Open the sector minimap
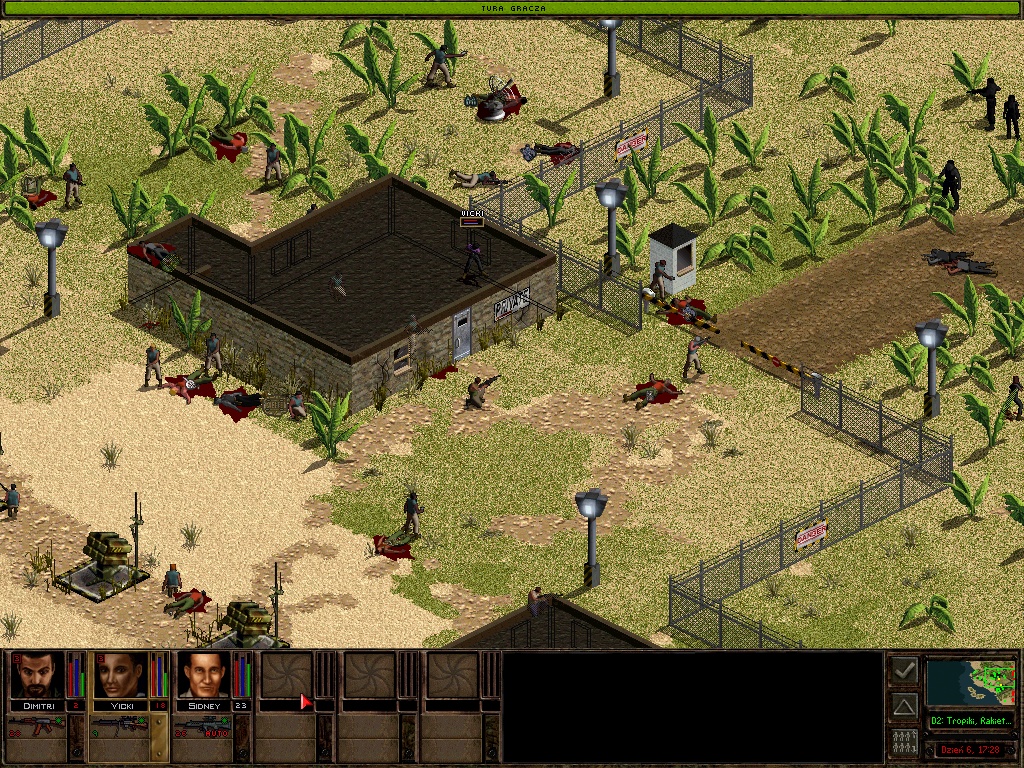The height and width of the screenshot is (768, 1024). [x=970, y=682]
